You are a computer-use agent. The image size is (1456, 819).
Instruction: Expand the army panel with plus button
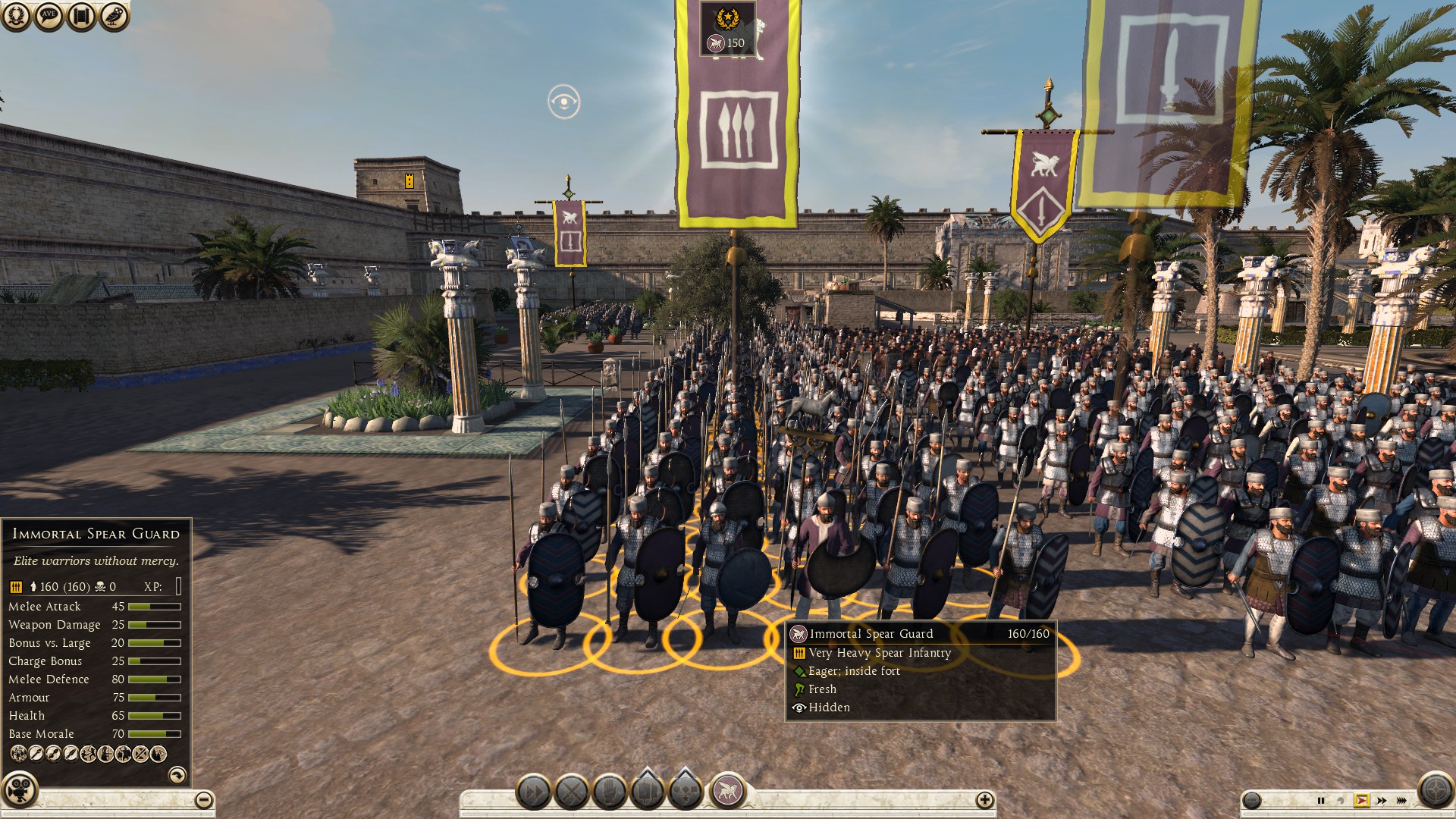[984, 799]
